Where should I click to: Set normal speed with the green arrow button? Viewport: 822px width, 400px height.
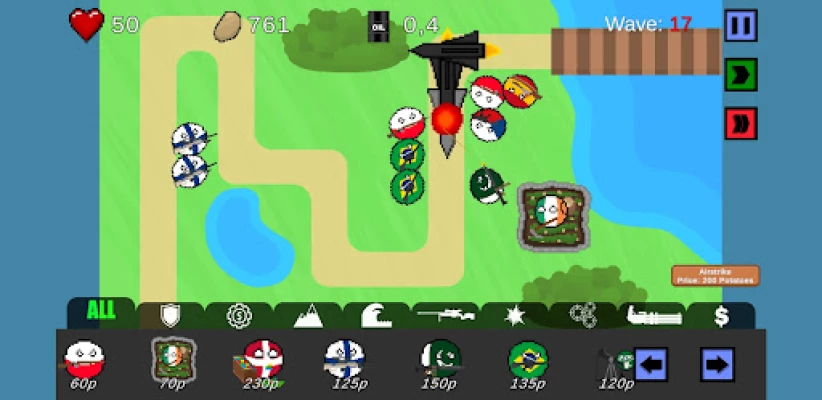tap(740, 74)
